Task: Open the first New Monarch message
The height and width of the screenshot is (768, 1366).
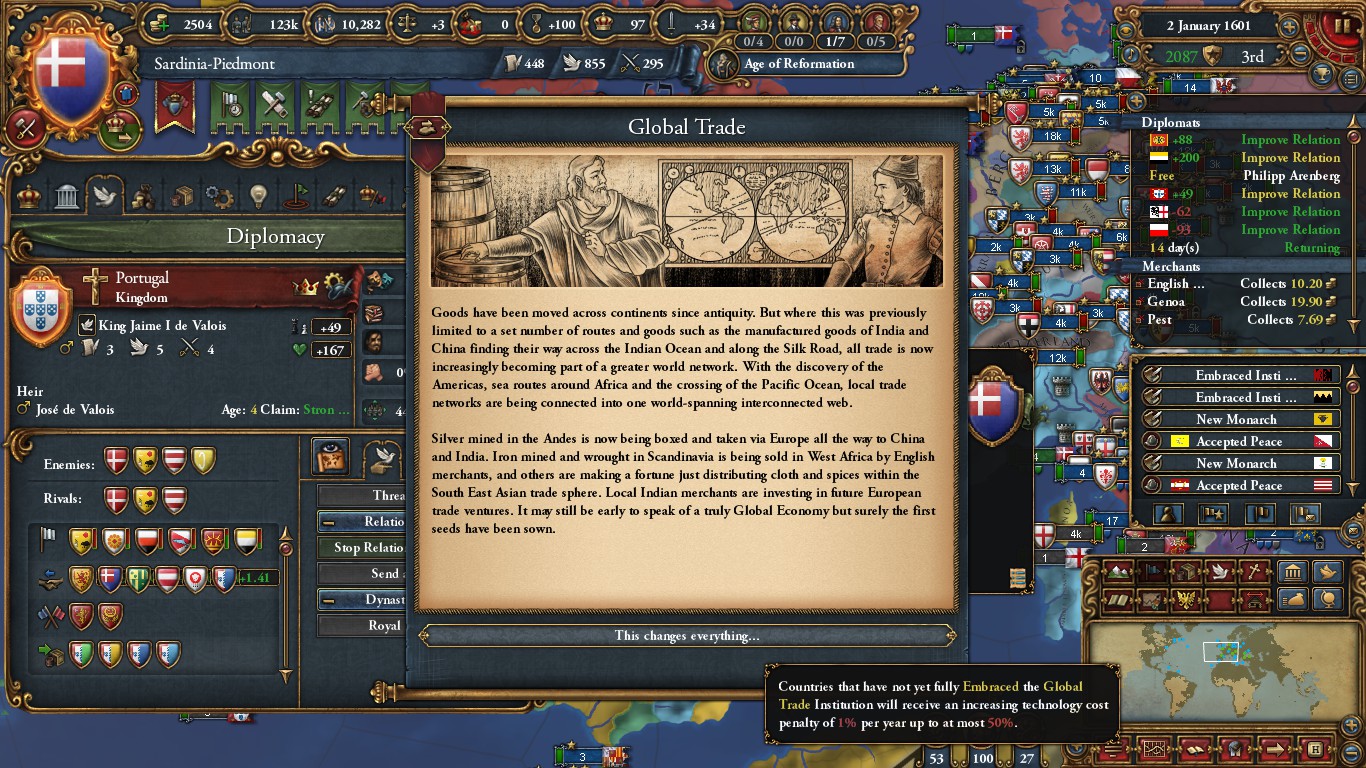Action: click(1236, 419)
